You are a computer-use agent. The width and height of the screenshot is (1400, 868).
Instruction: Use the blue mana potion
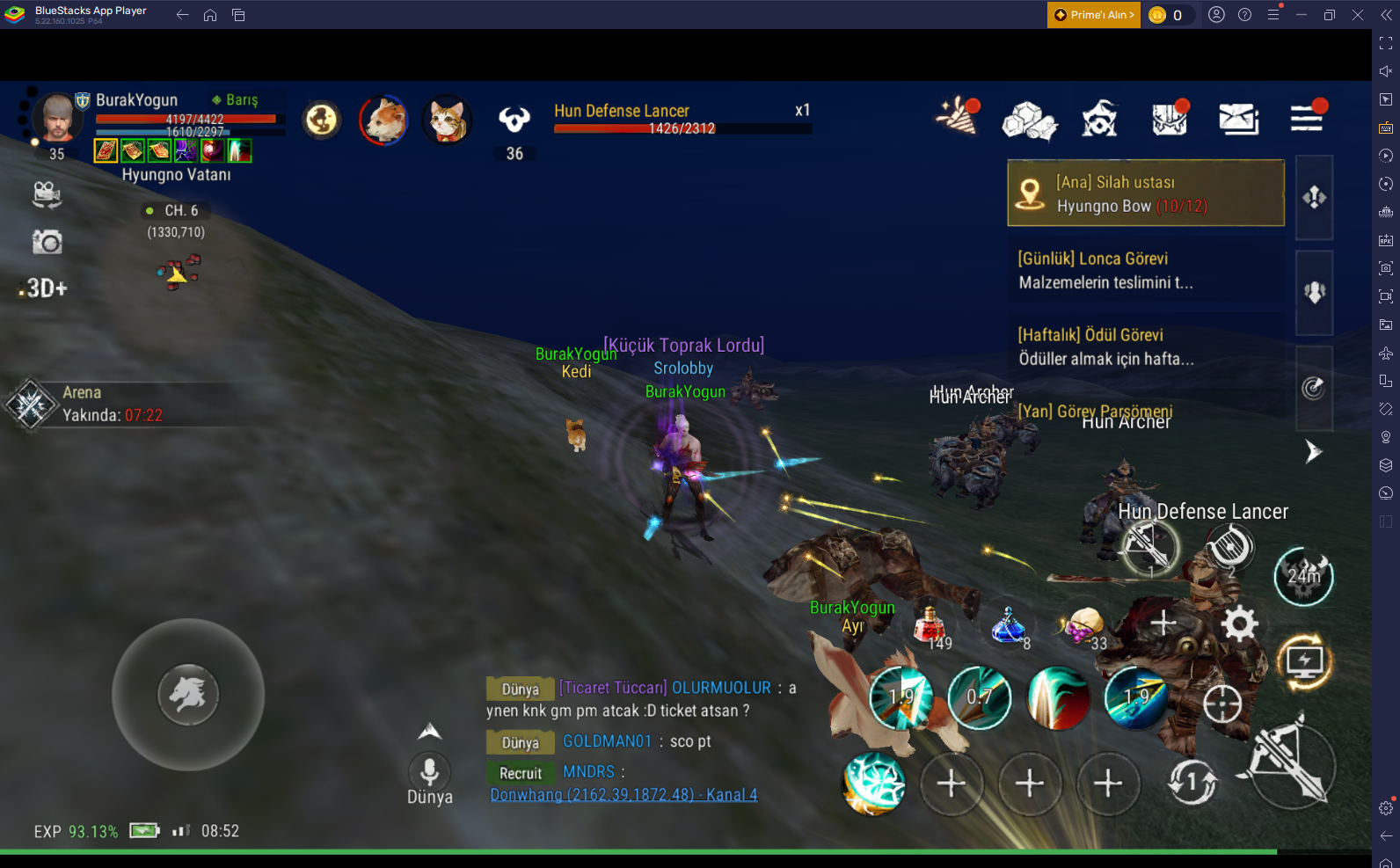click(1008, 625)
